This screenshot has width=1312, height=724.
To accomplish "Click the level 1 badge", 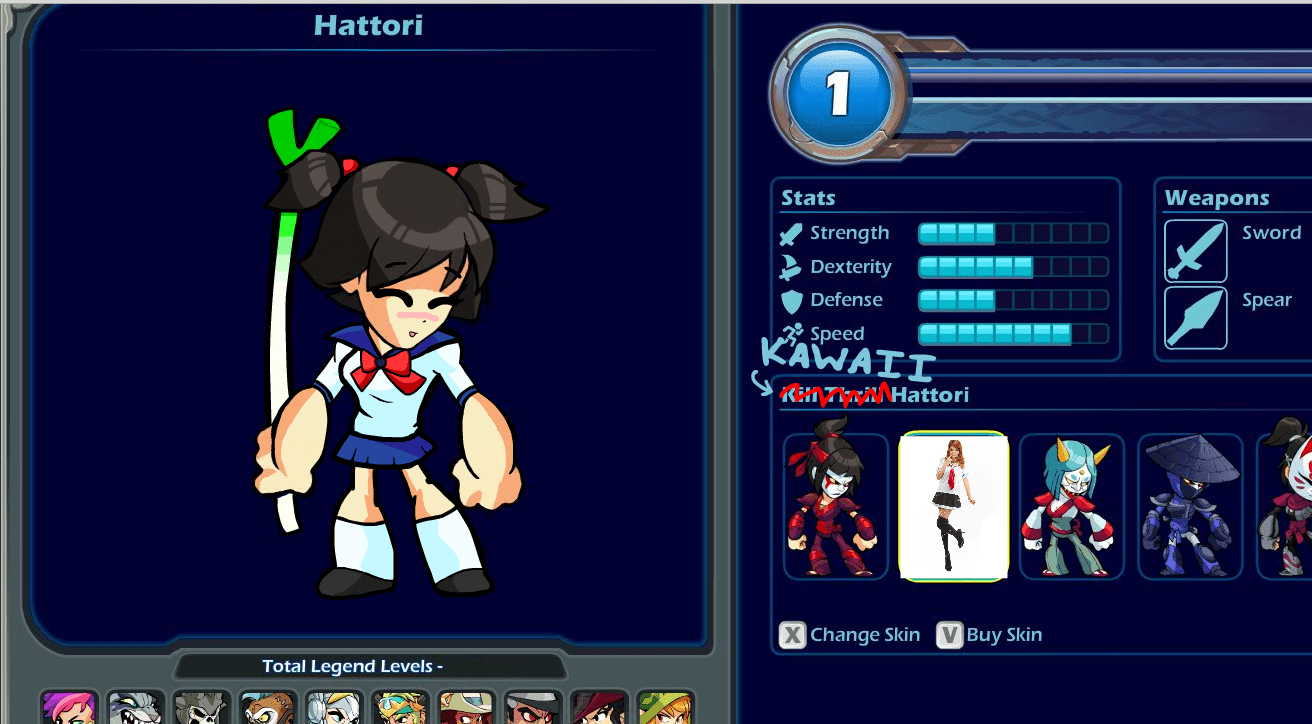I will [840, 90].
